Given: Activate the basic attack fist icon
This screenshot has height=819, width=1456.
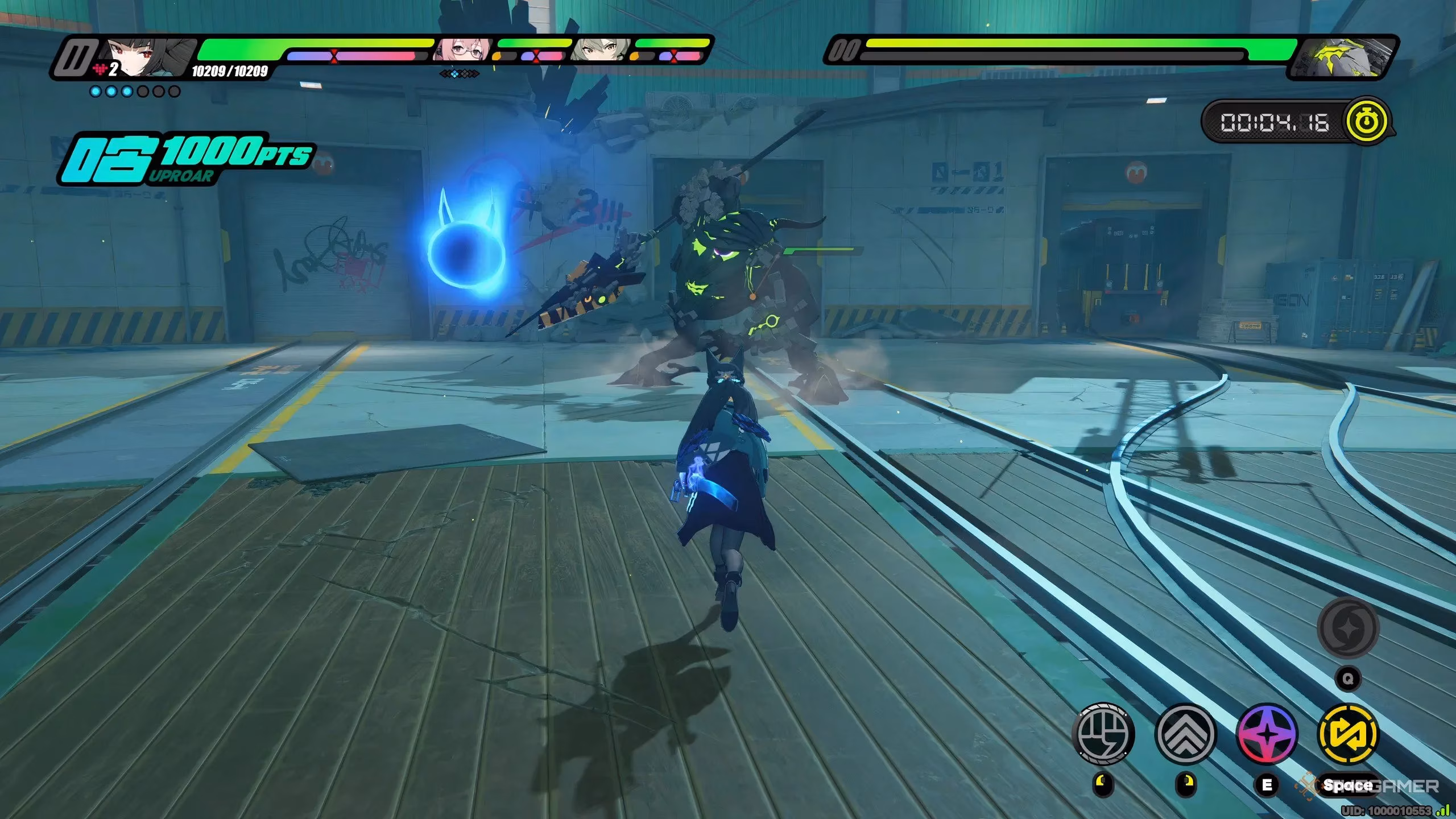Looking at the screenshot, I should (1103, 733).
